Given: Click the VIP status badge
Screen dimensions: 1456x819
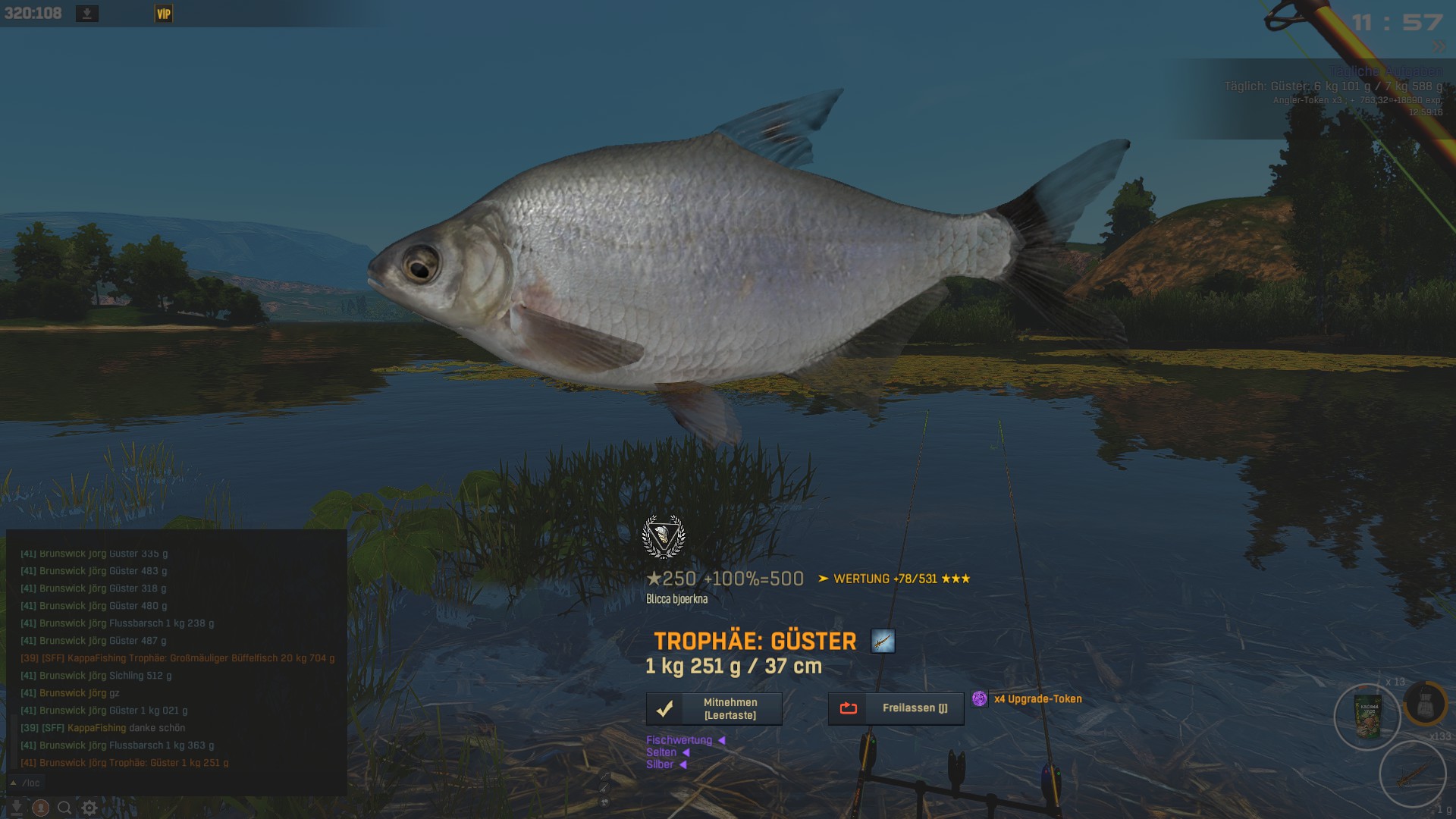Looking at the screenshot, I should pyautogui.click(x=164, y=14).
